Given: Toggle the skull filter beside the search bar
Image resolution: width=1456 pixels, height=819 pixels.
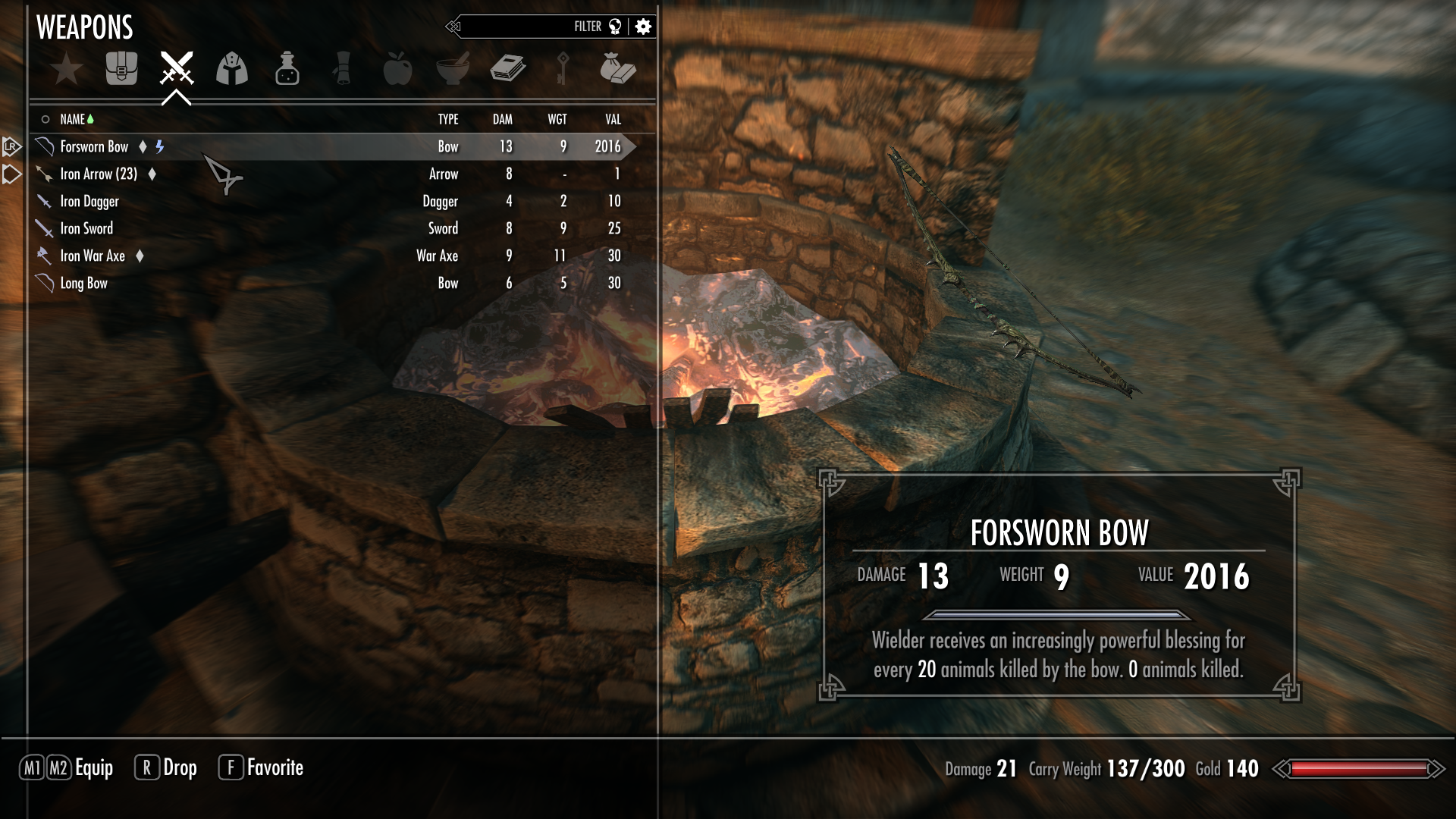Looking at the screenshot, I should point(615,26).
